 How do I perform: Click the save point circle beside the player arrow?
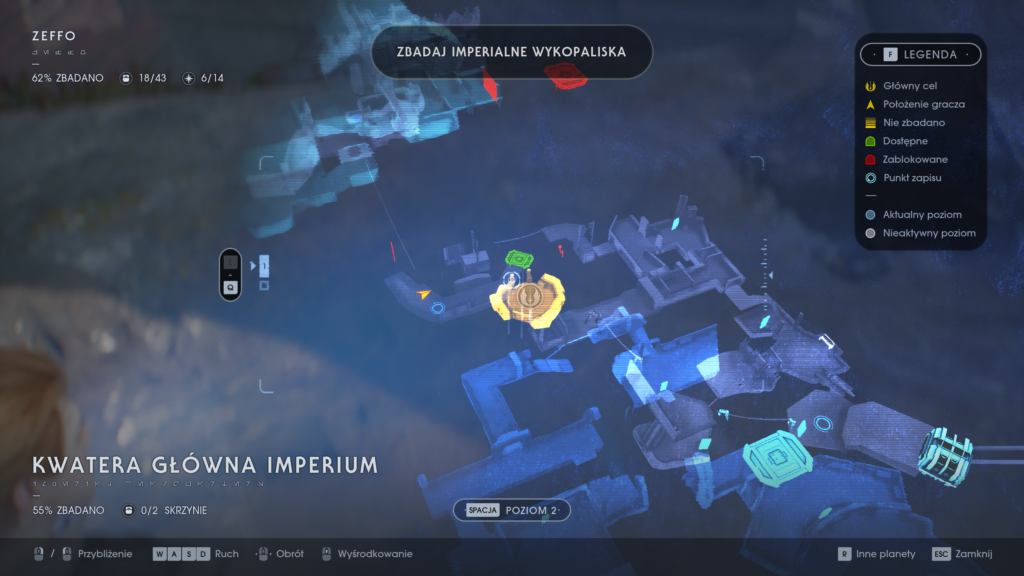(x=437, y=309)
